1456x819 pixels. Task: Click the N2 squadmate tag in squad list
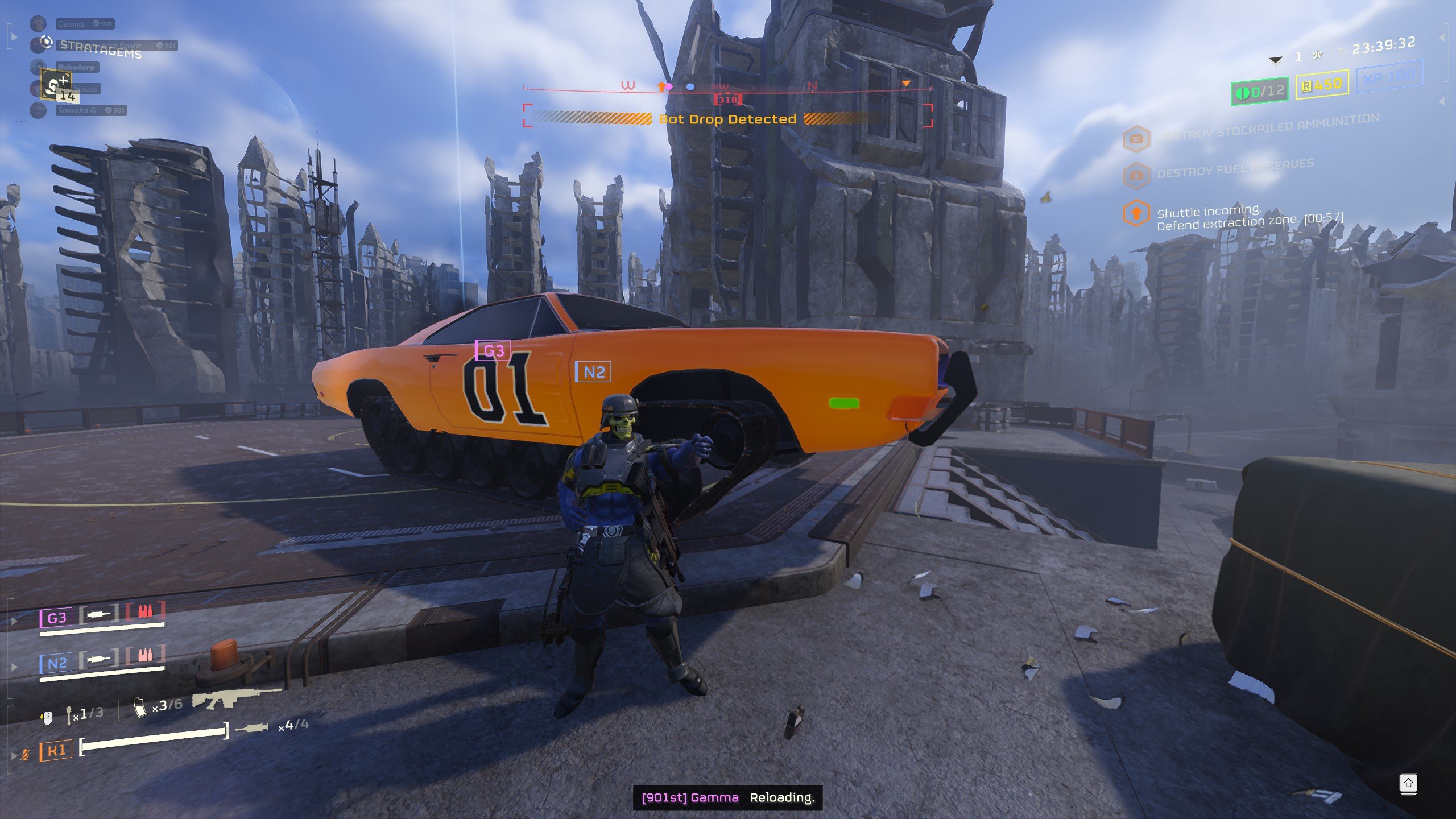(x=56, y=663)
